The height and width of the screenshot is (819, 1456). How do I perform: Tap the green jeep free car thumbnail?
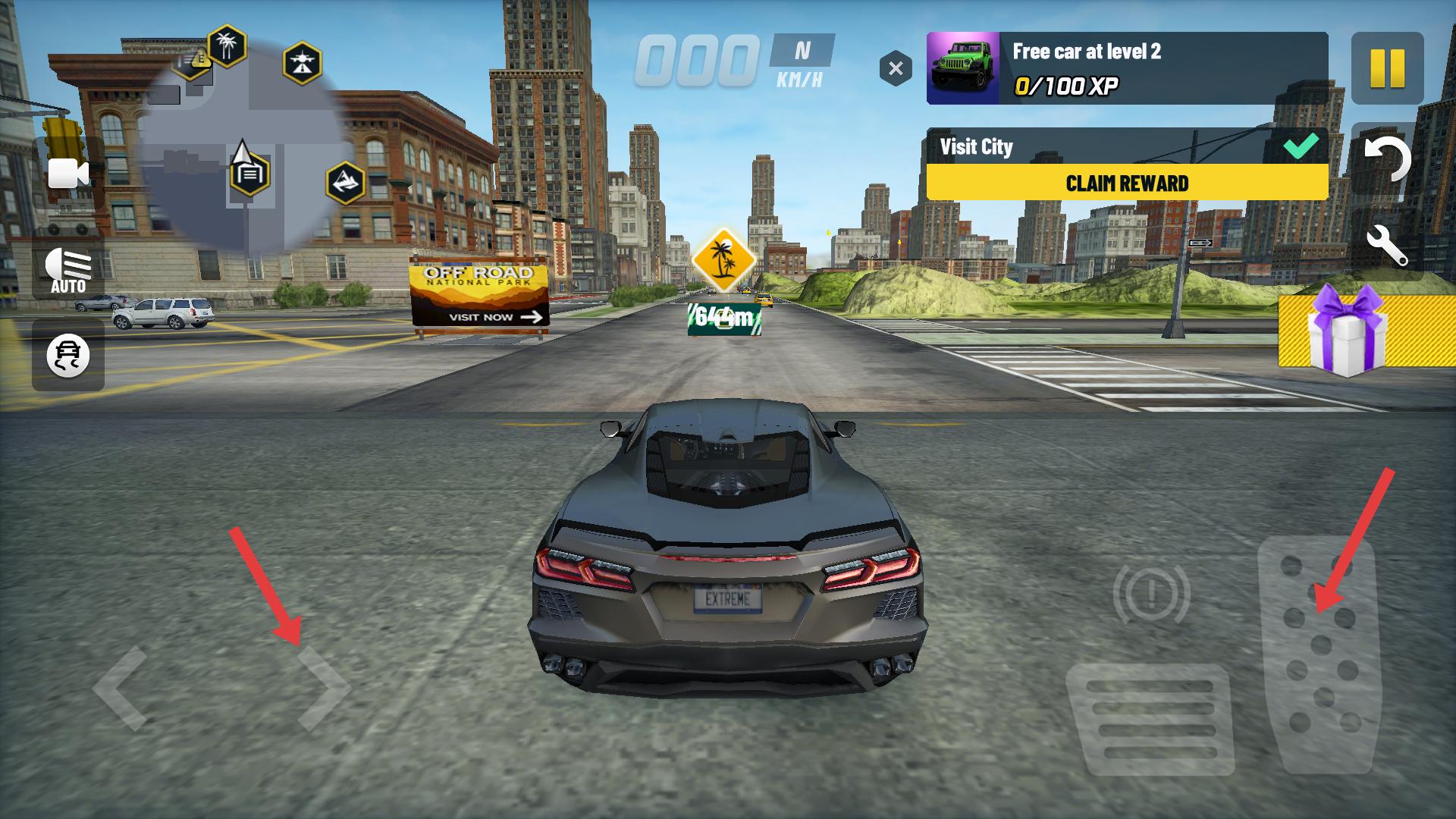pos(963,68)
